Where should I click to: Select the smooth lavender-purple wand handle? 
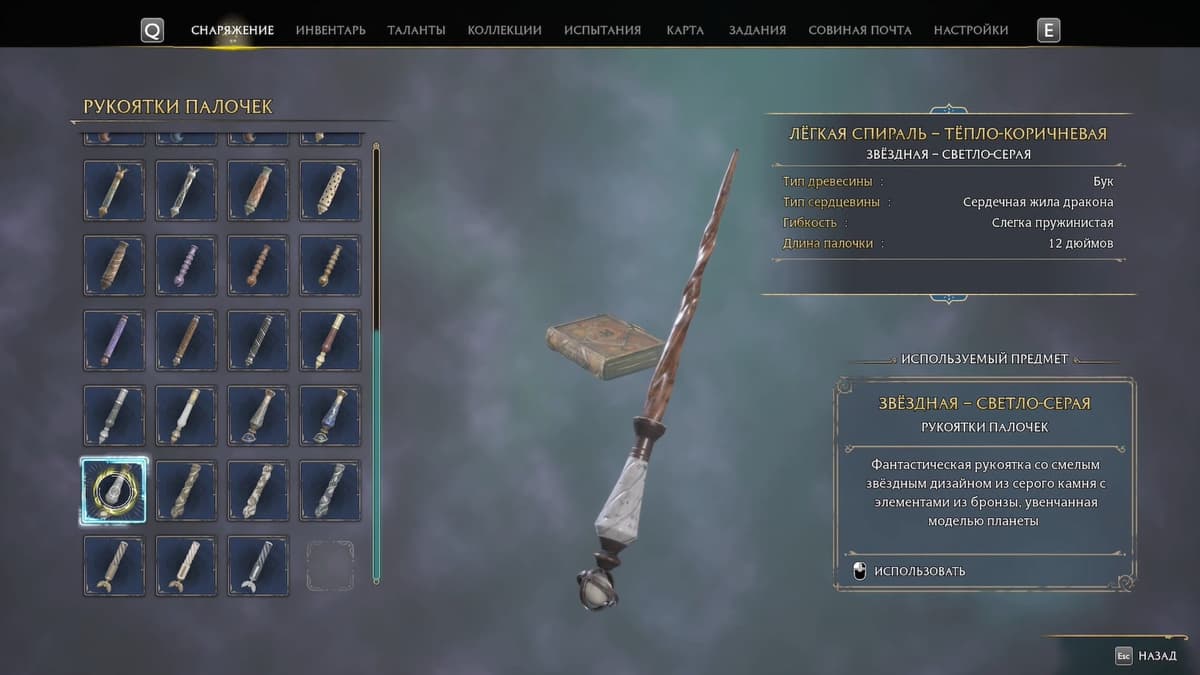point(113,340)
